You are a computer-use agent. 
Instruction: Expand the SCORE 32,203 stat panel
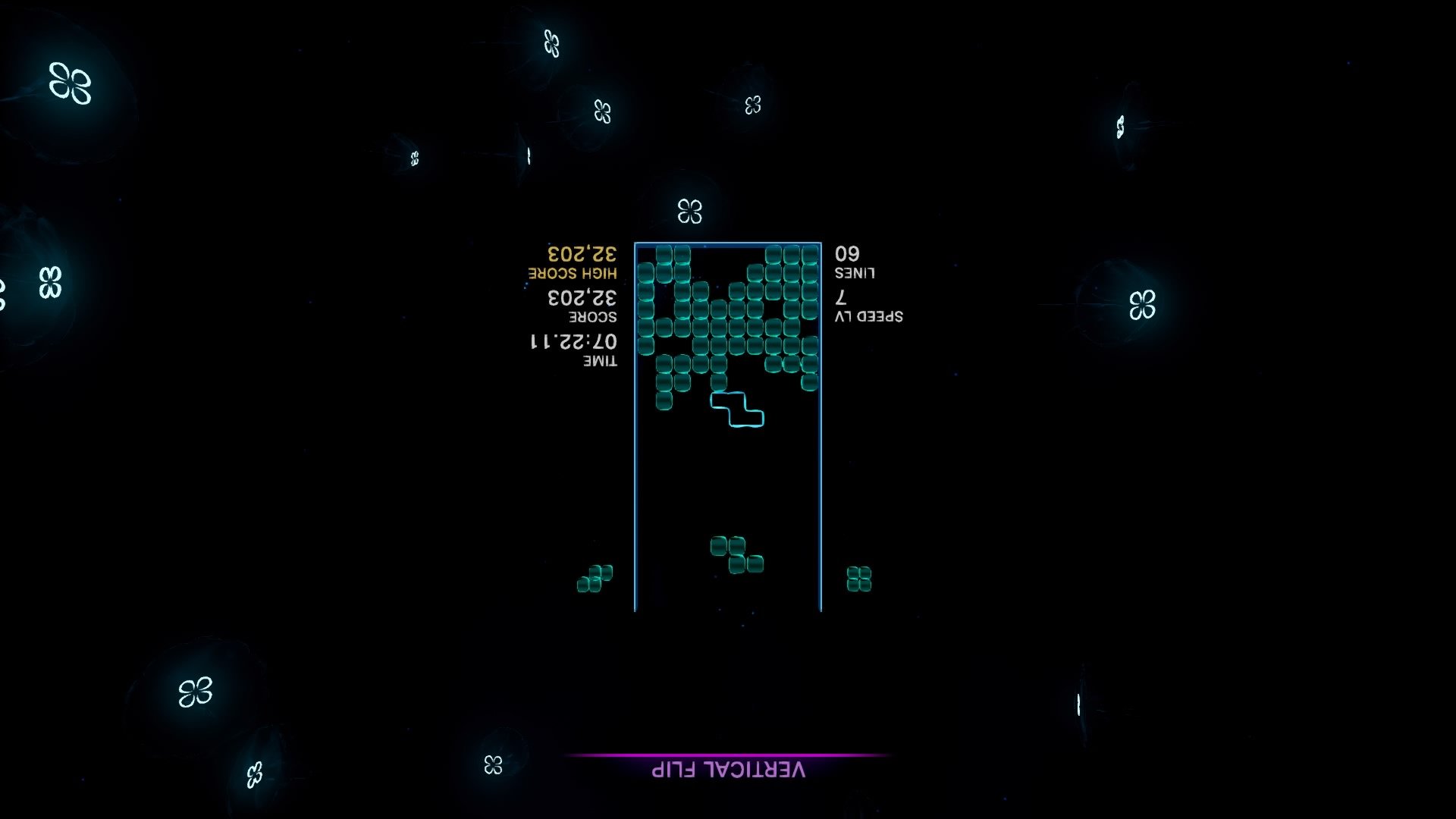(584, 307)
